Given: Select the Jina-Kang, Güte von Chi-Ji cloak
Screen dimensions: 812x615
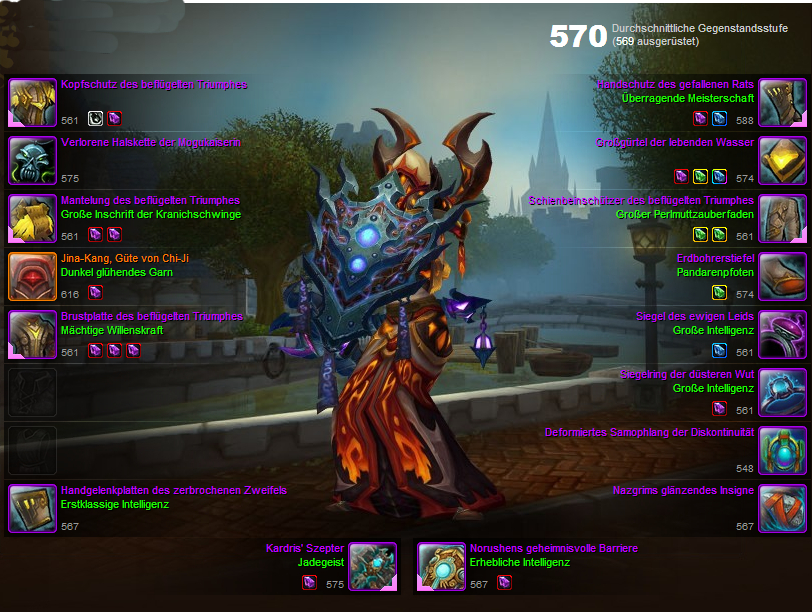Looking at the screenshot, I should pos(33,276).
